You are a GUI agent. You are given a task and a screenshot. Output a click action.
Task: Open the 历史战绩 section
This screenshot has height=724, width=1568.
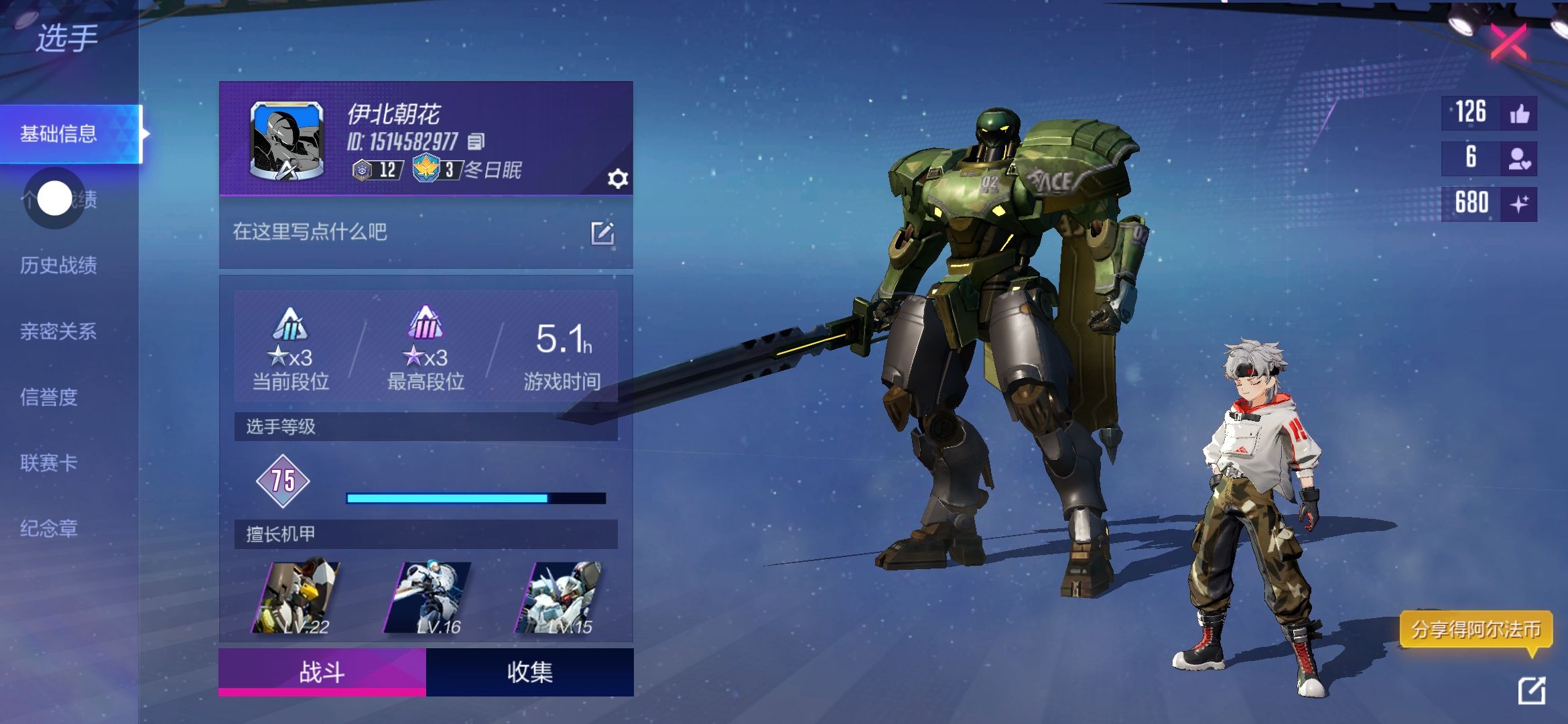[x=59, y=265]
